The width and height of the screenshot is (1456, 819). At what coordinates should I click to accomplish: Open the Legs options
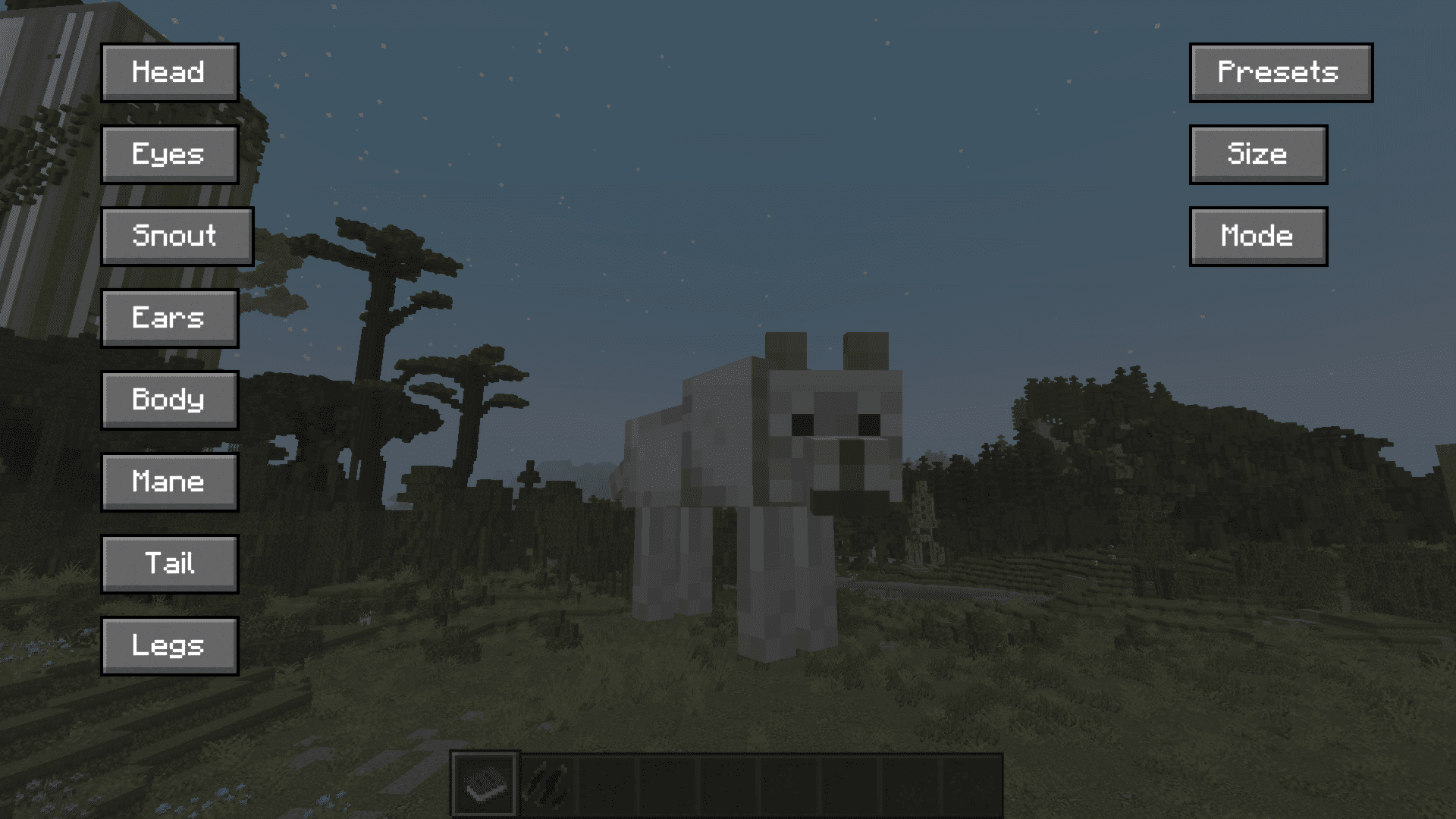point(169,645)
